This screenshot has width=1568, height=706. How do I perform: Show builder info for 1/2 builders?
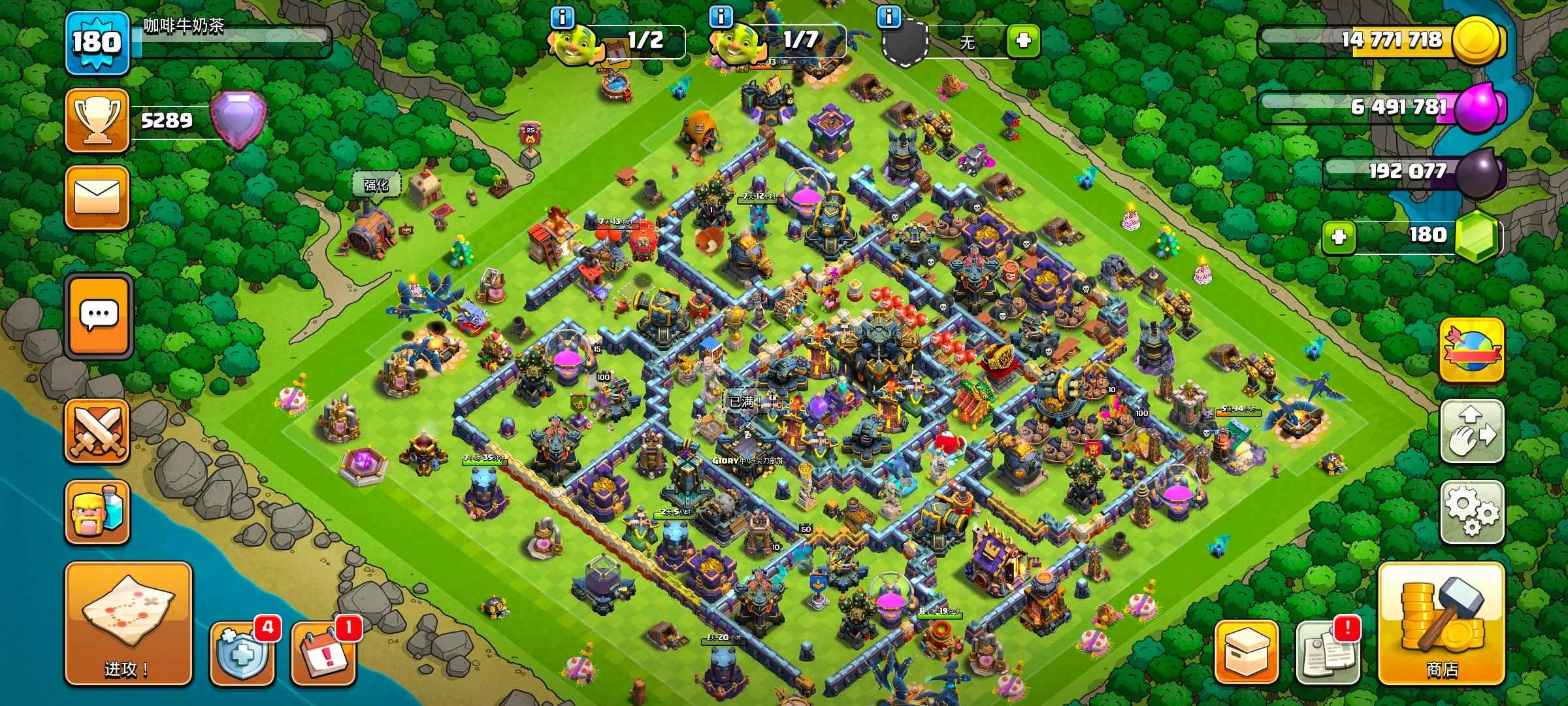562,17
